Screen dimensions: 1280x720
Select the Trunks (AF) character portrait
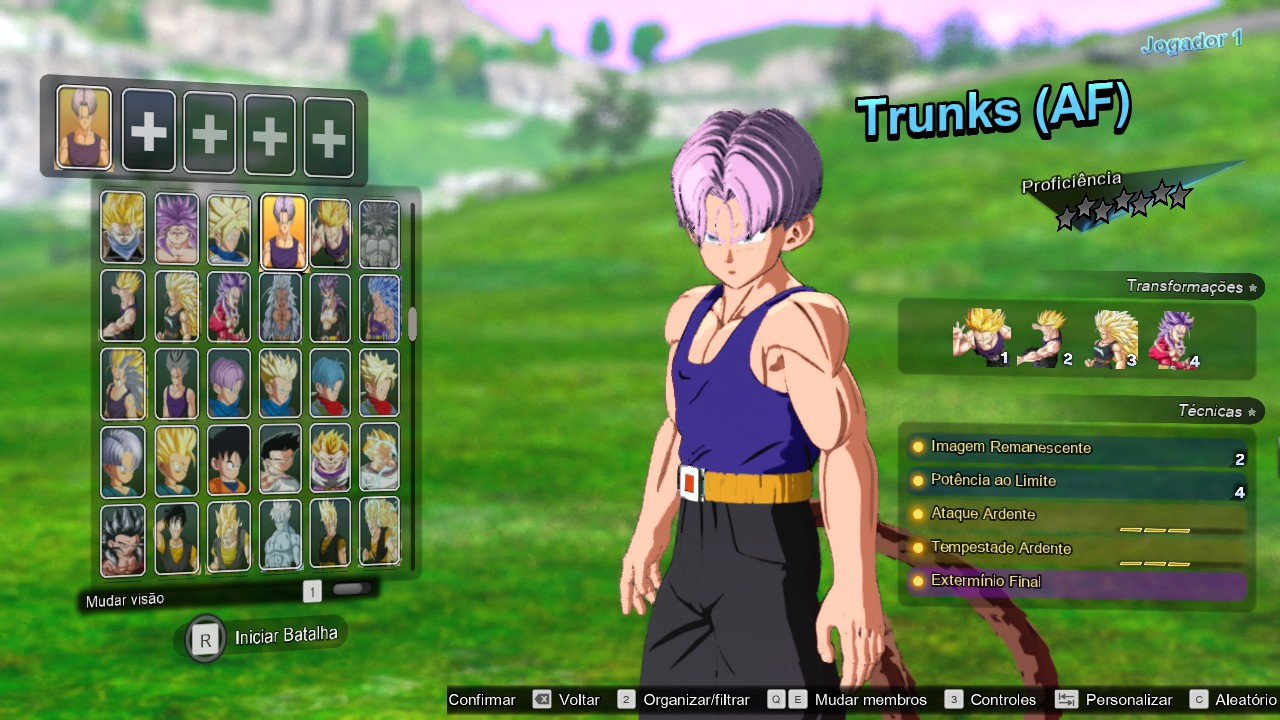(x=283, y=227)
